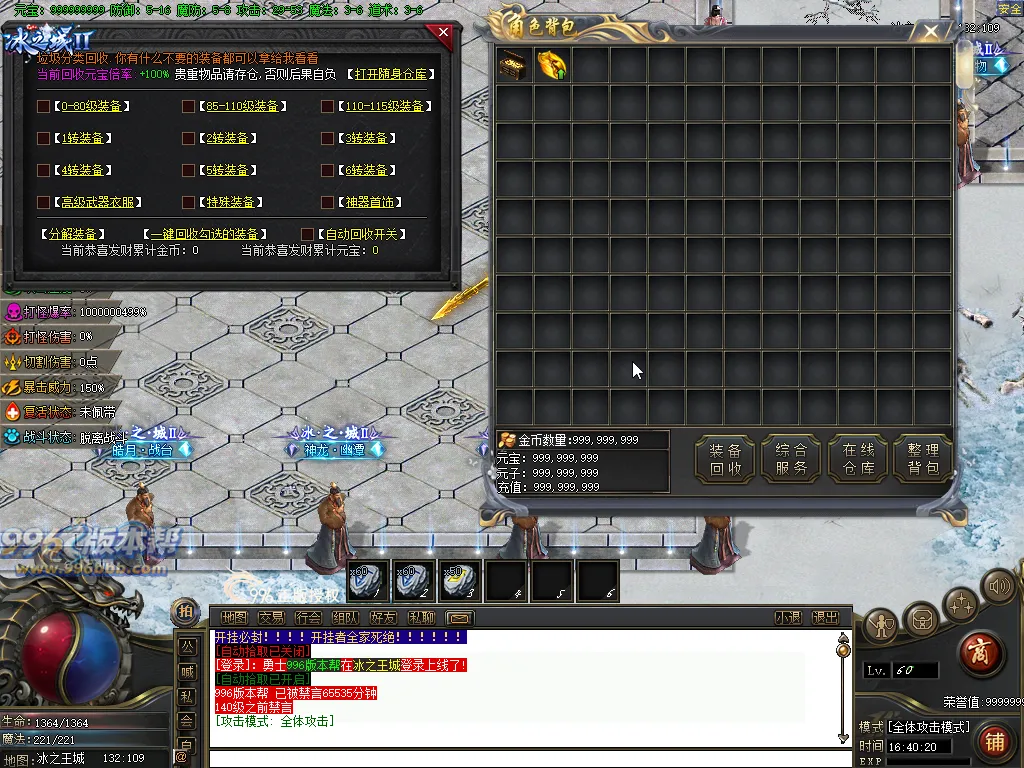Select the gold item with green arrow
The image size is (1024, 768).
pos(552,66)
